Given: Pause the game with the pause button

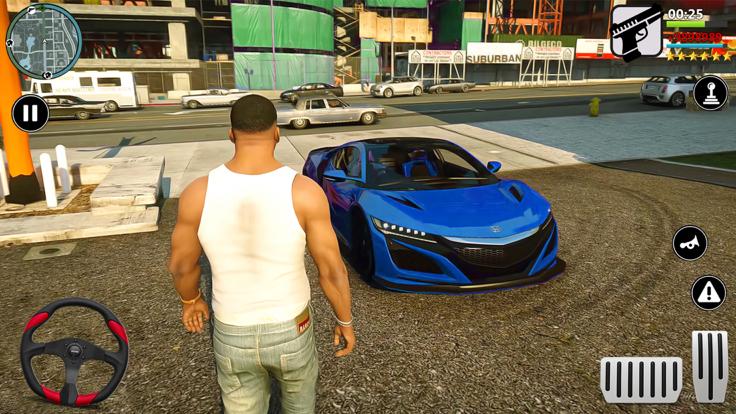Looking at the screenshot, I should point(30,112).
